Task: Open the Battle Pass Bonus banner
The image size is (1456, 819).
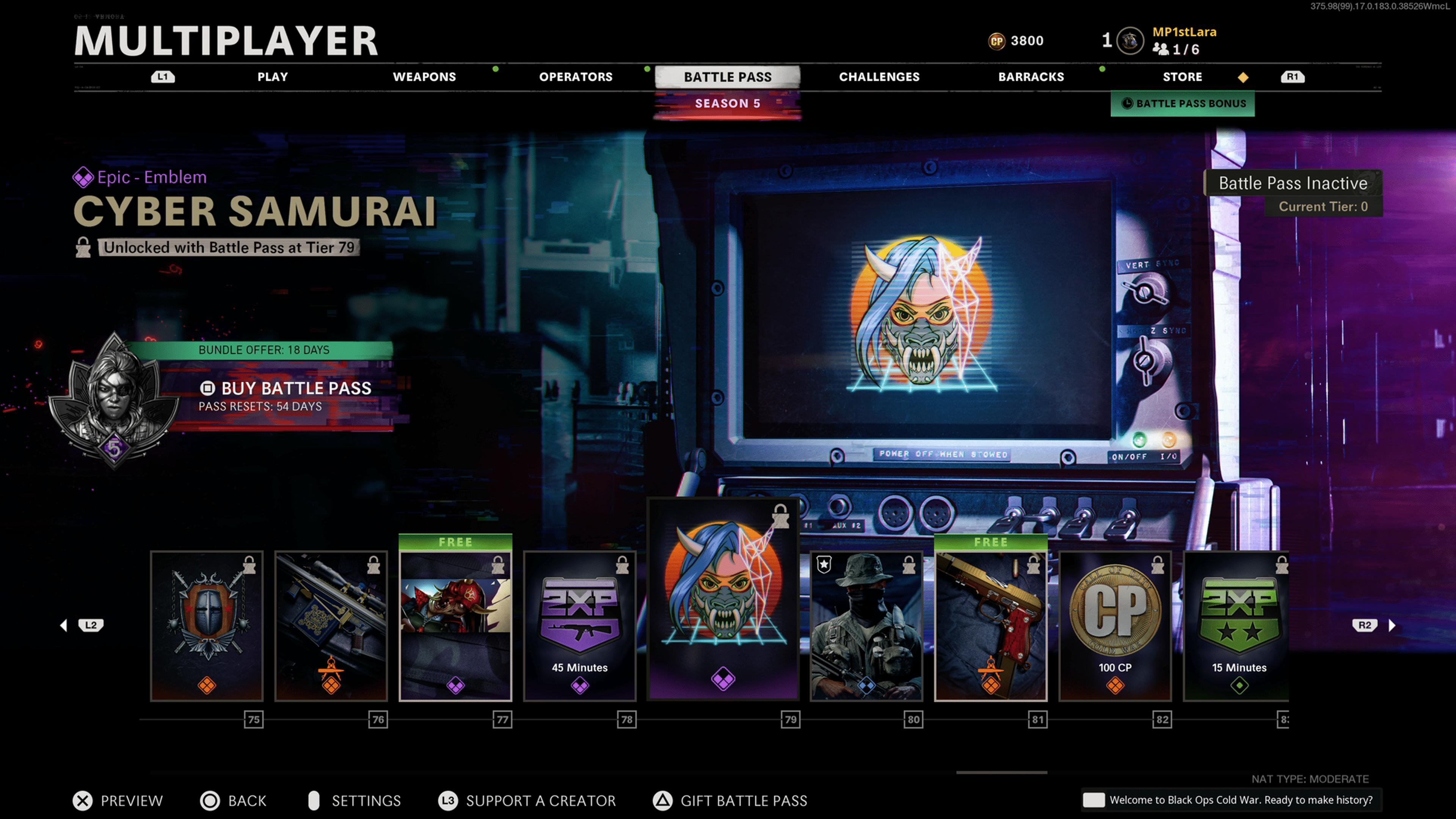Action: click(1183, 104)
